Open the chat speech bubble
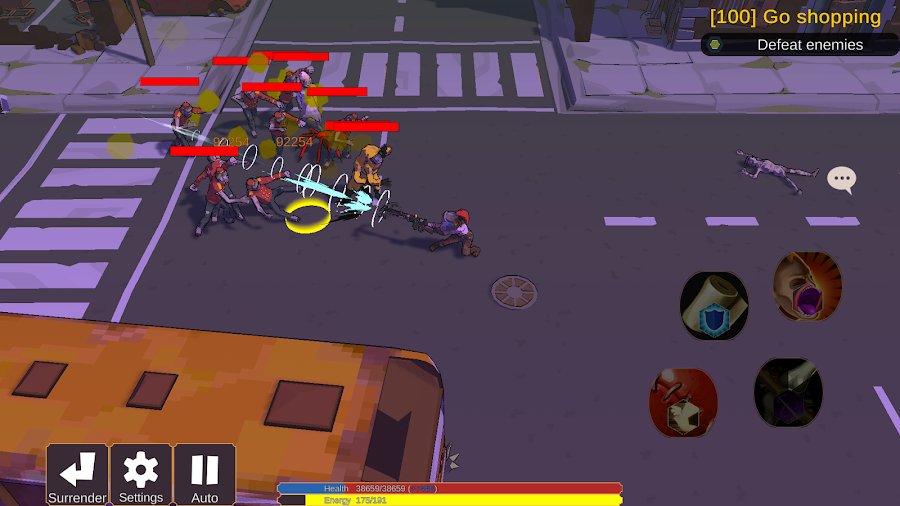 [x=842, y=180]
